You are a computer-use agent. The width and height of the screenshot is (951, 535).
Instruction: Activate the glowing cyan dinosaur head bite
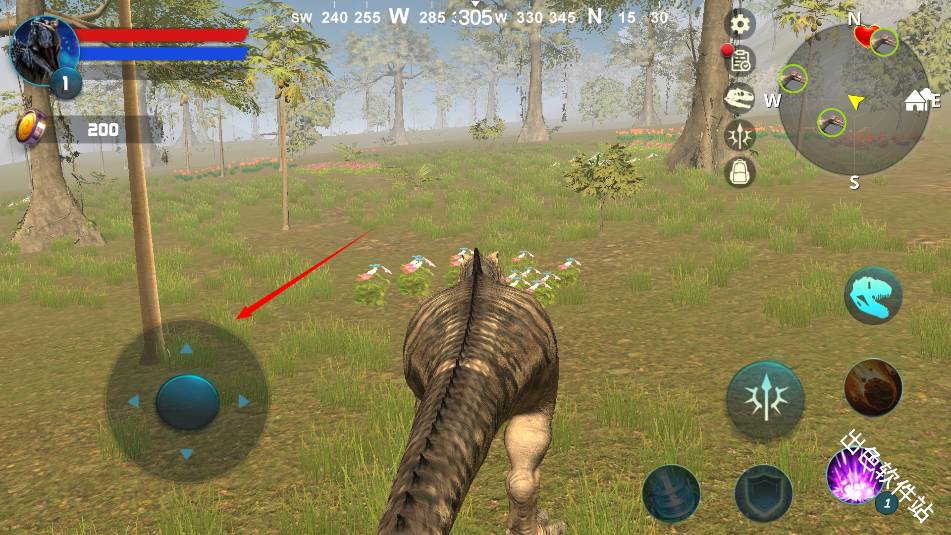click(x=872, y=295)
